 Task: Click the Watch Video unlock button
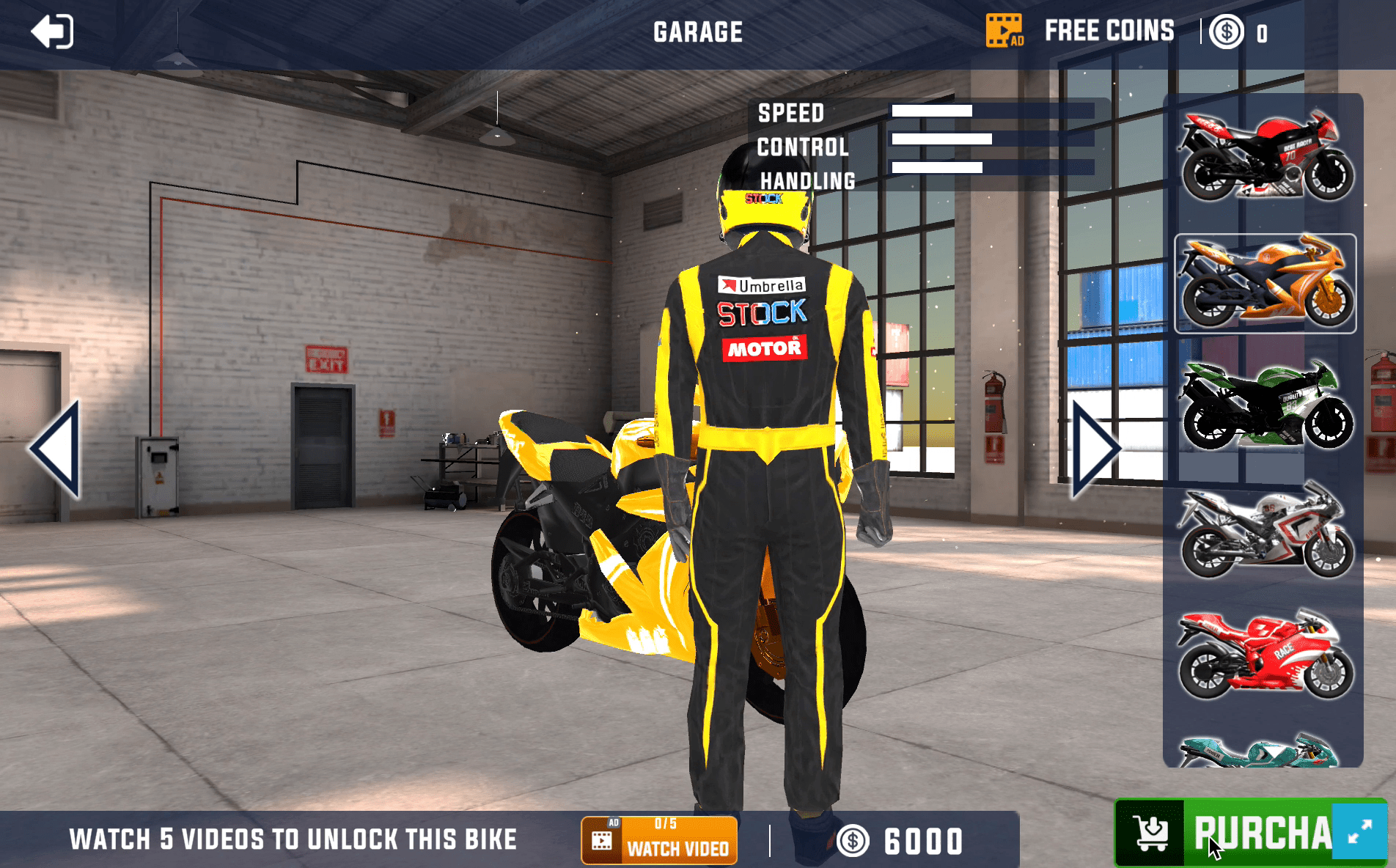659,840
